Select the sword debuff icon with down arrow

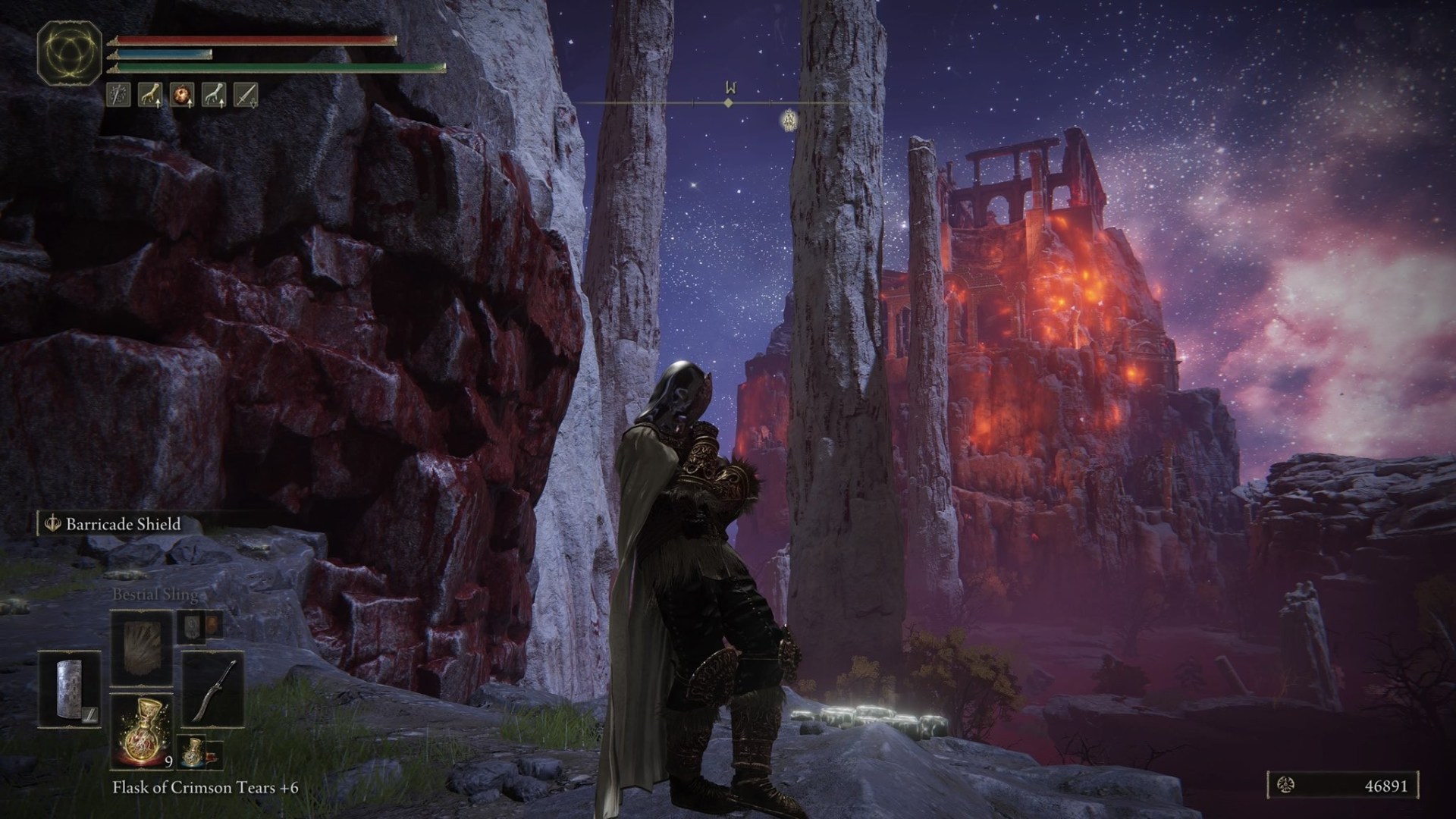(x=246, y=93)
